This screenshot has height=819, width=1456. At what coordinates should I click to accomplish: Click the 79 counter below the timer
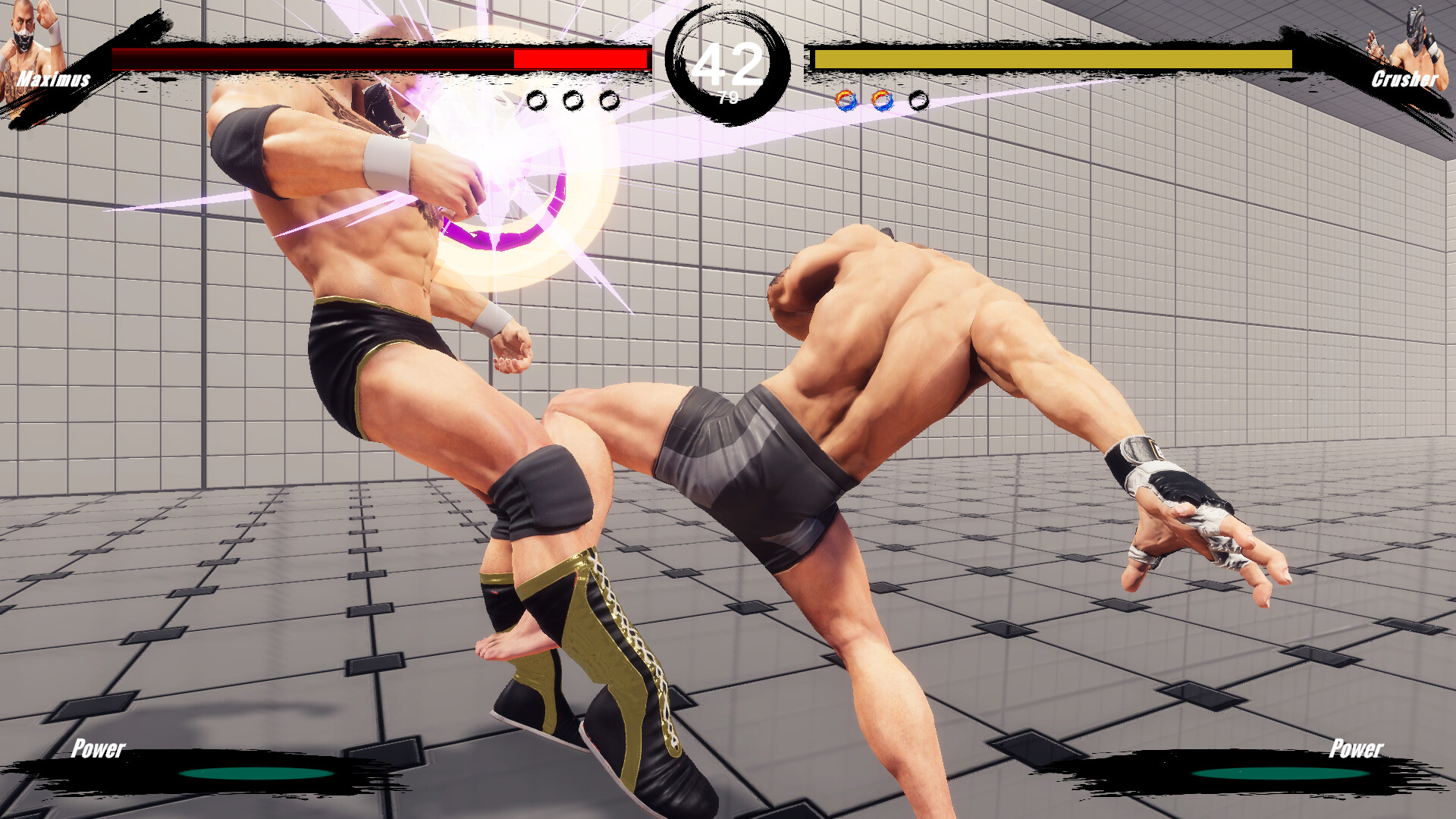730,96
